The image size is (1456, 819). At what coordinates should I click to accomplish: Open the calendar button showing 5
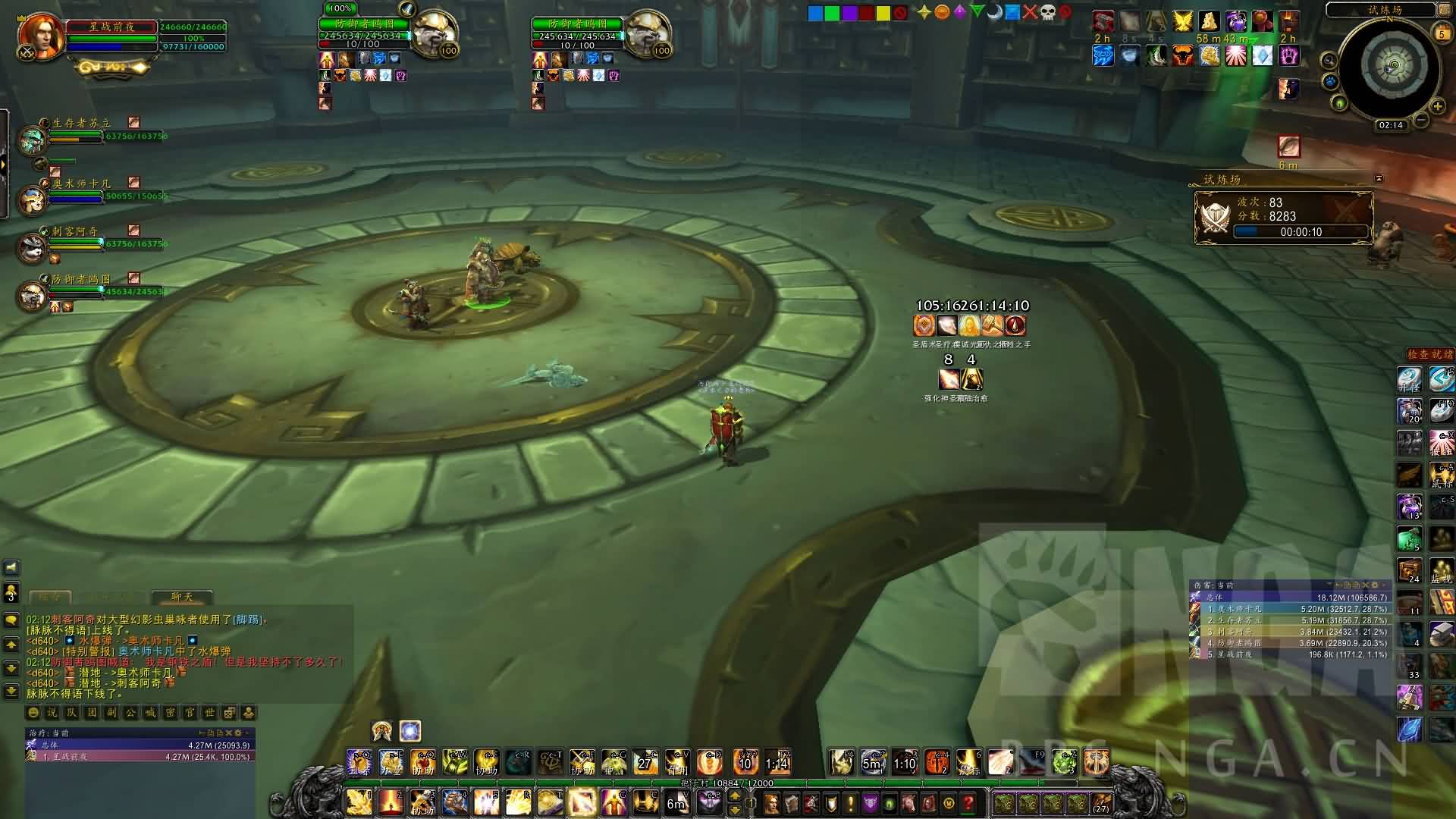(1442, 33)
